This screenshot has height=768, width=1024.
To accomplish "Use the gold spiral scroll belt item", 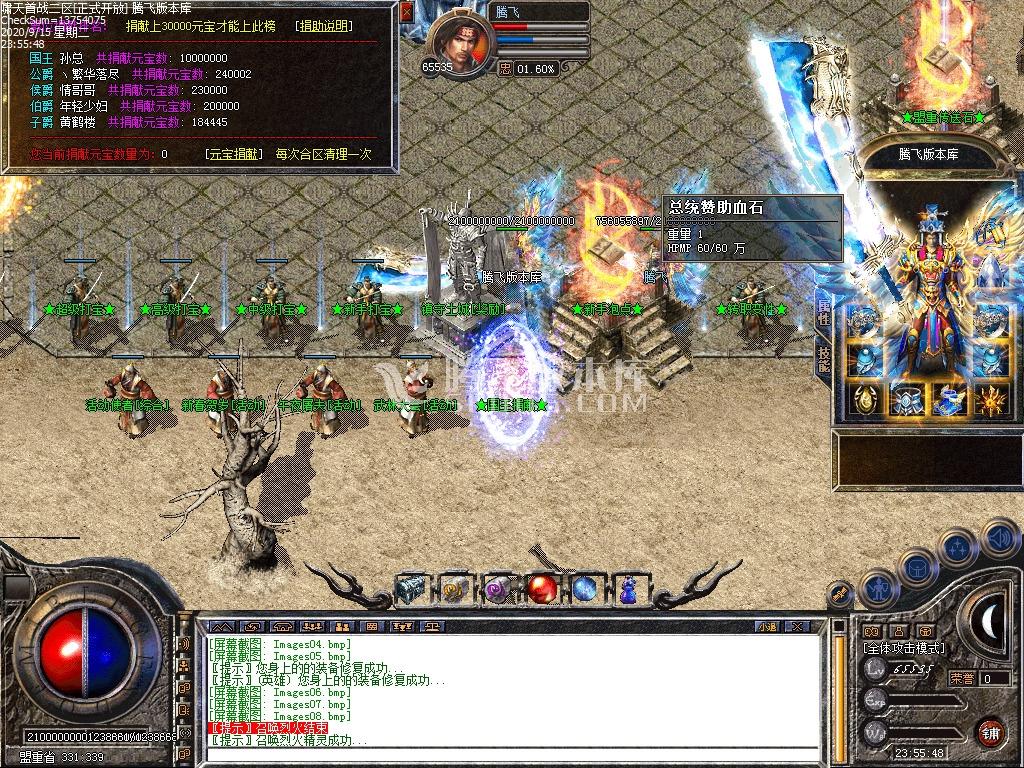I will pyautogui.click(x=454, y=590).
